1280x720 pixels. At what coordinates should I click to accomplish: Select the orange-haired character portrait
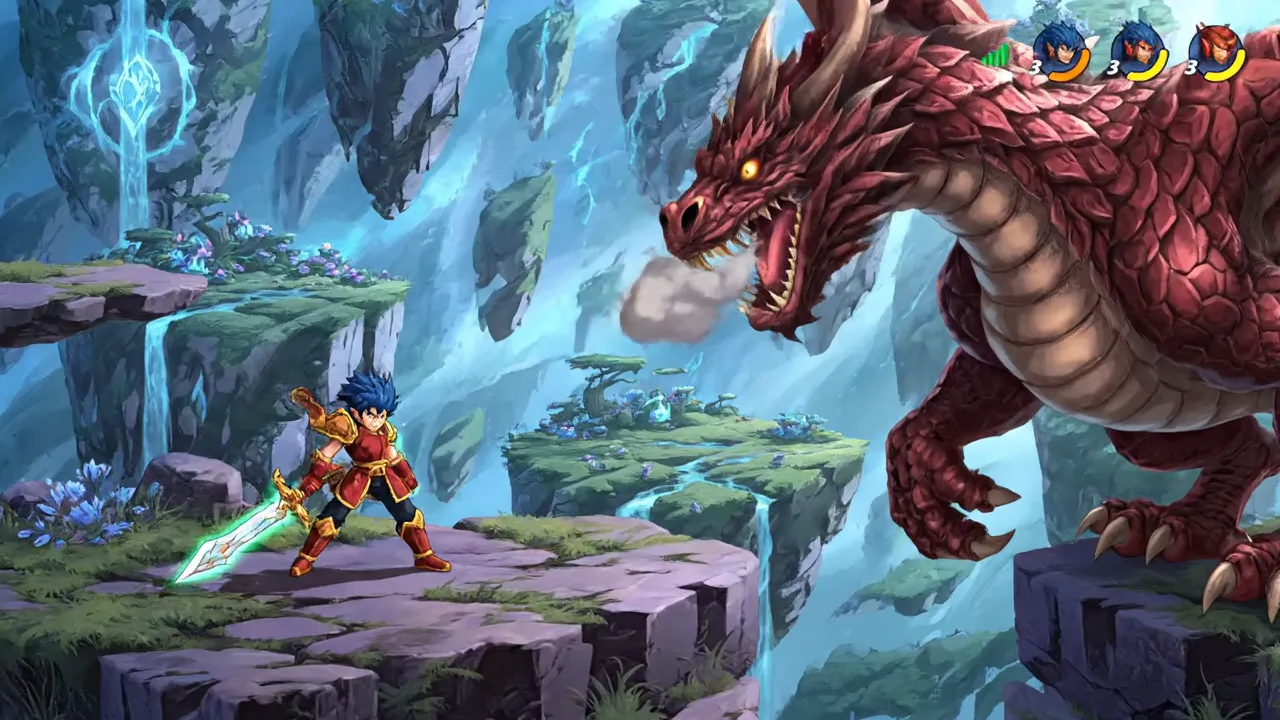[1216, 42]
